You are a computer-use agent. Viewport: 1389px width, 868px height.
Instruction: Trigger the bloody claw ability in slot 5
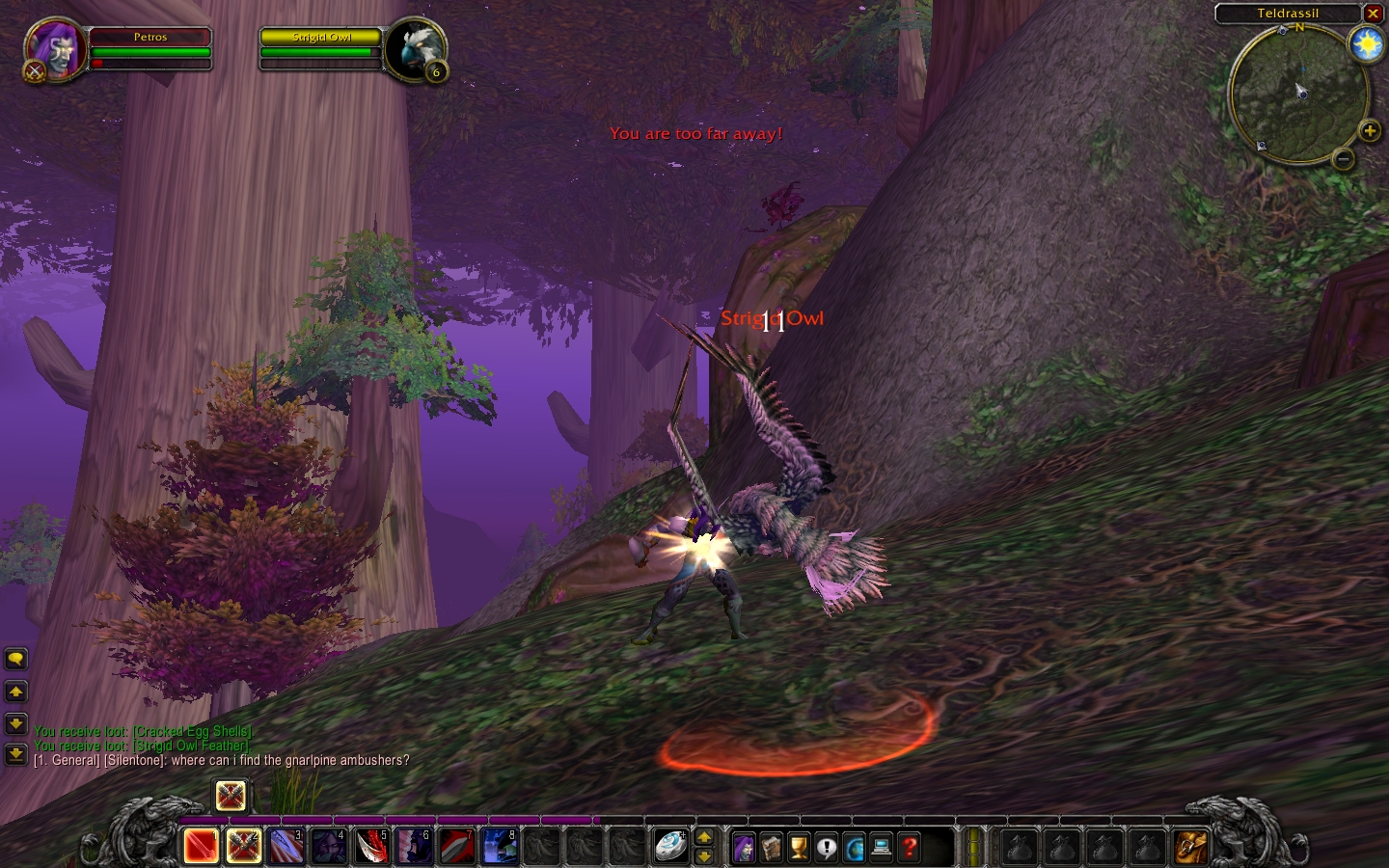(371, 846)
